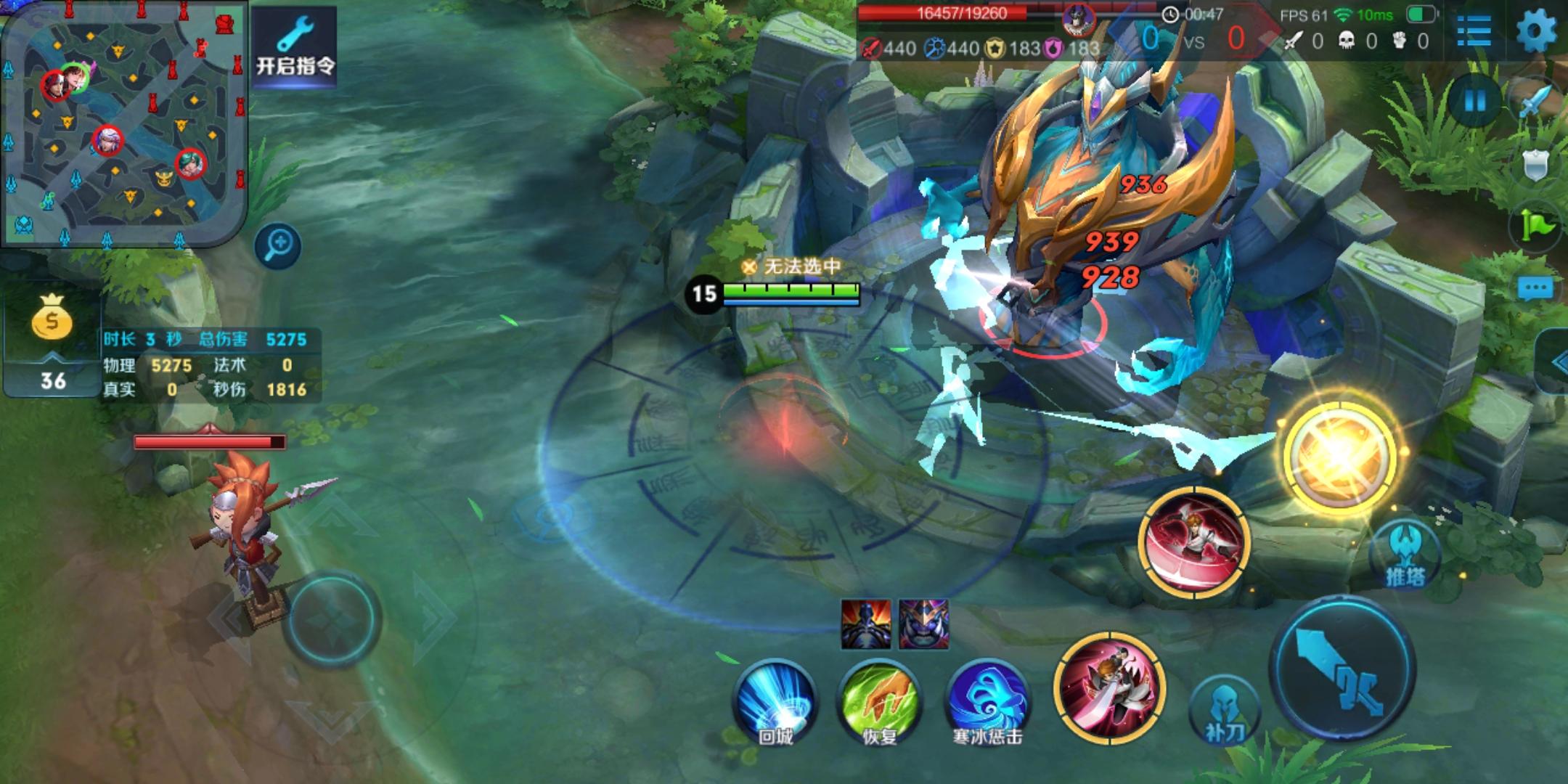Click the minimap to view the battlefield
The image size is (1568, 784).
point(123,123)
